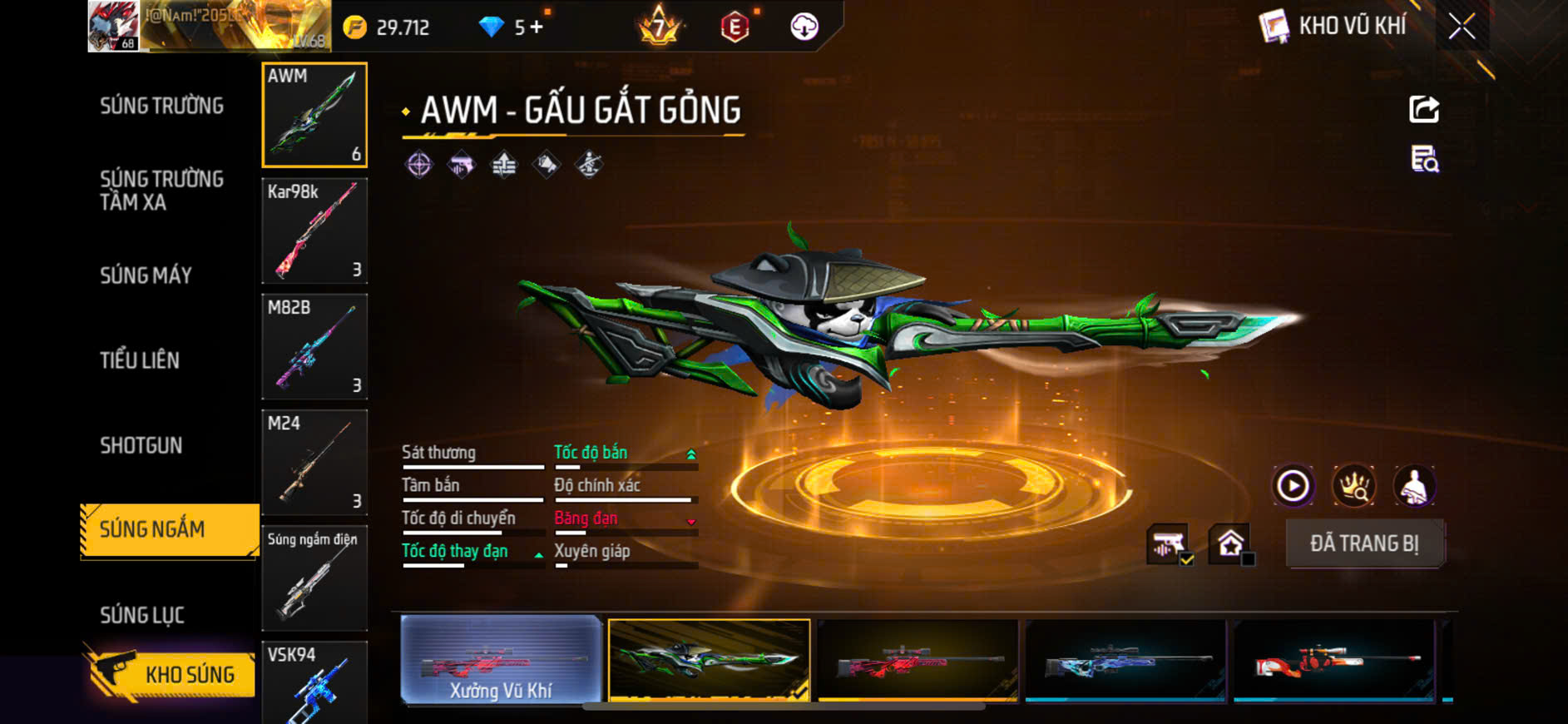Choose the Shotgun category
1568x724 pixels.
141,445
